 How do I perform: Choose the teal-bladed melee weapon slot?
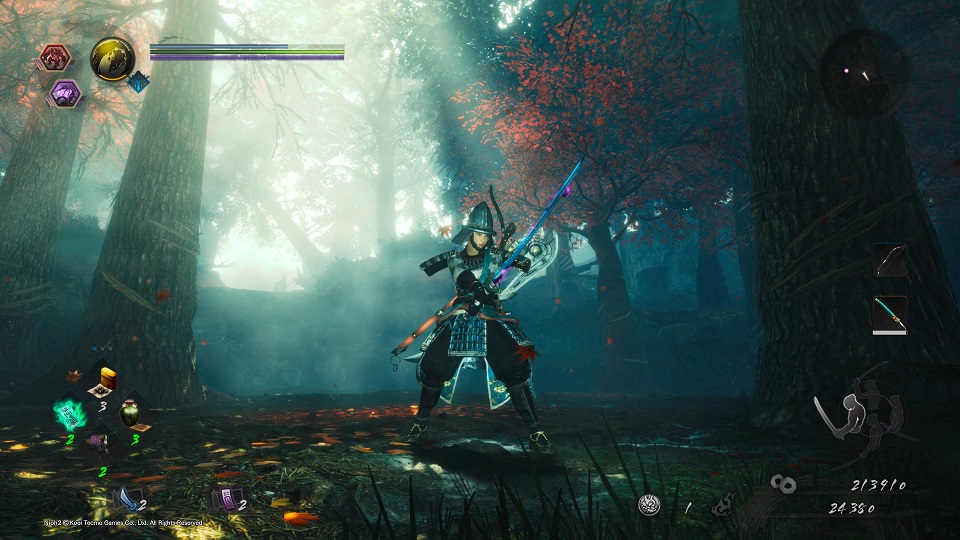click(x=890, y=313)
